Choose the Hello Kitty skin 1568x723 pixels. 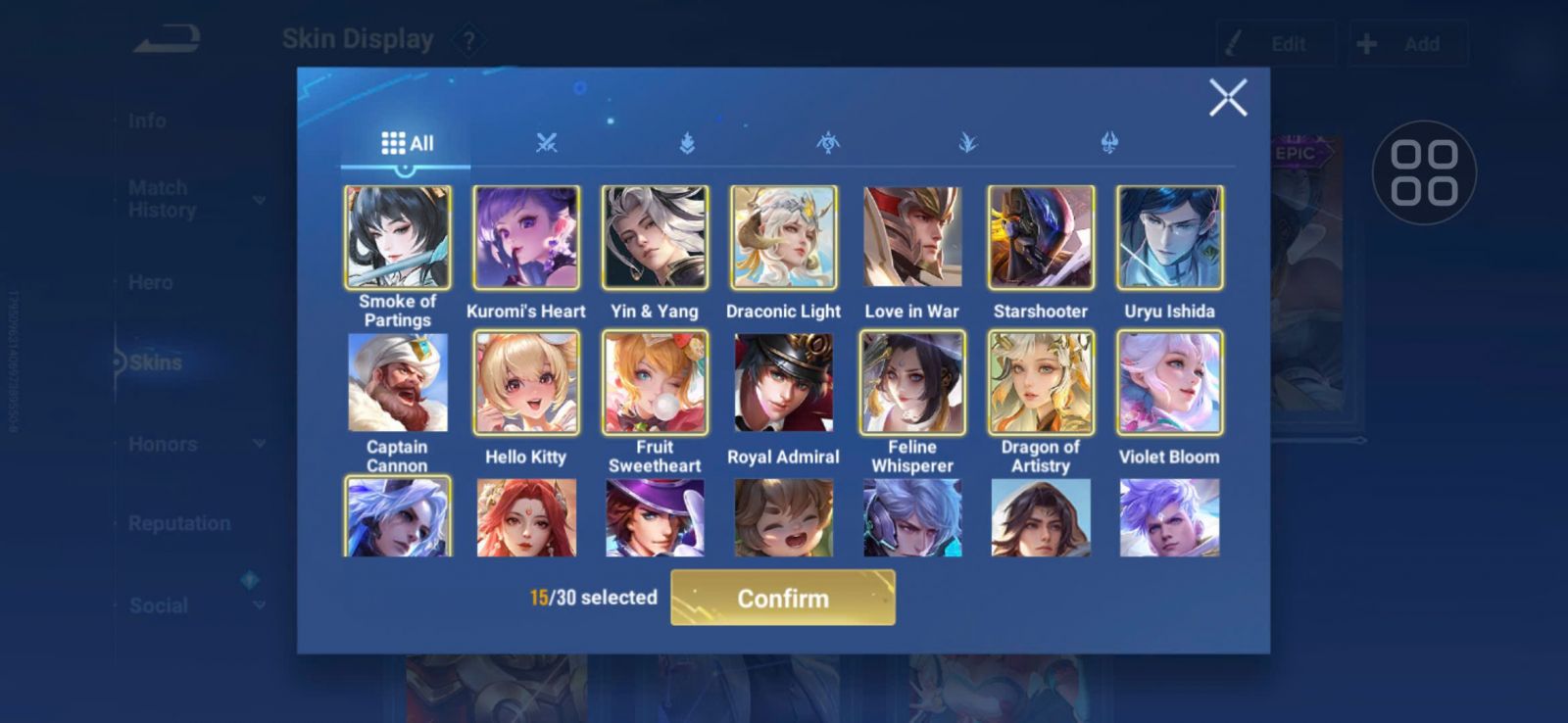click(x=526, y=383)
